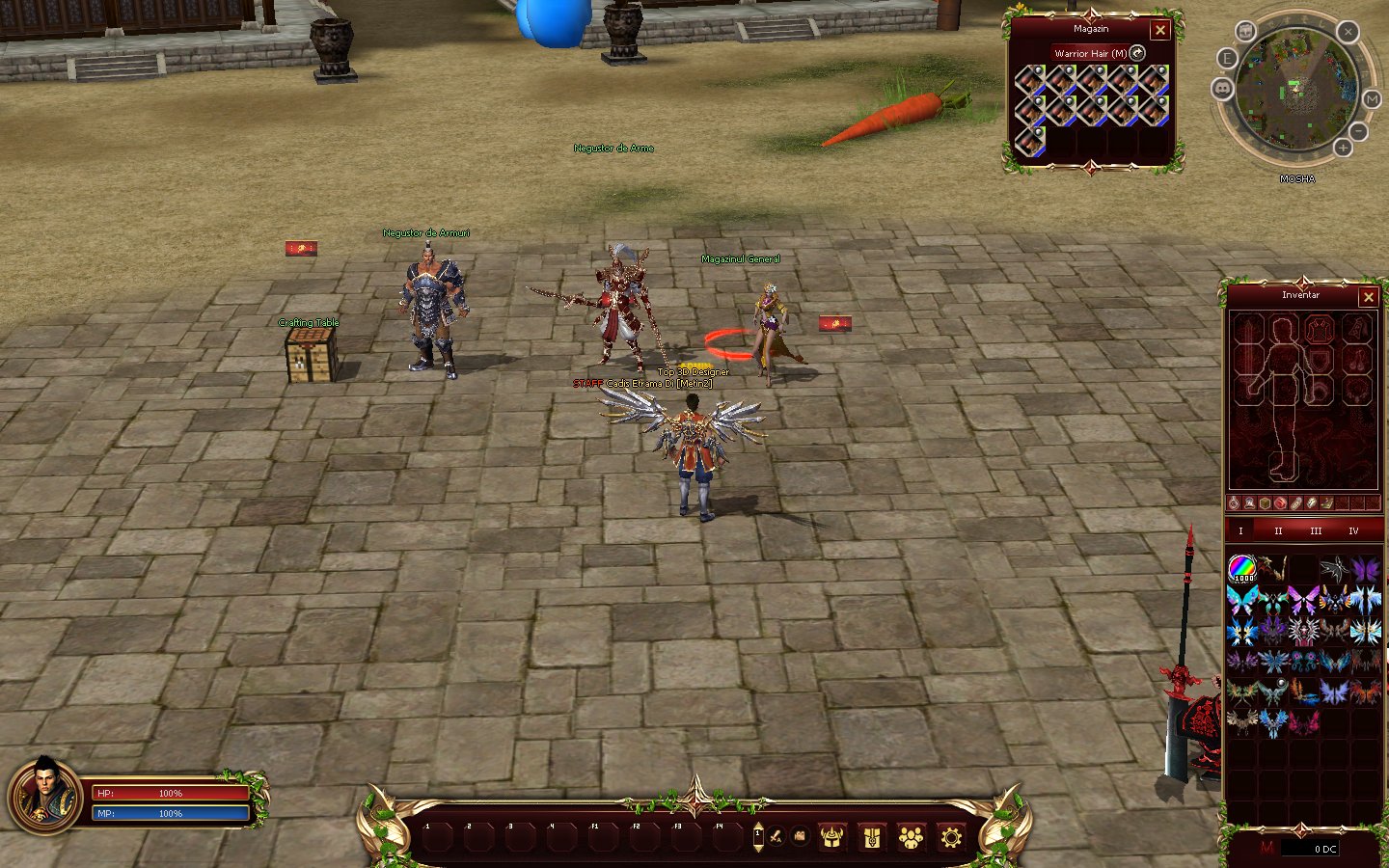Switch to inventory tab II
The image size is (1389, 868).
[1278, 531]
